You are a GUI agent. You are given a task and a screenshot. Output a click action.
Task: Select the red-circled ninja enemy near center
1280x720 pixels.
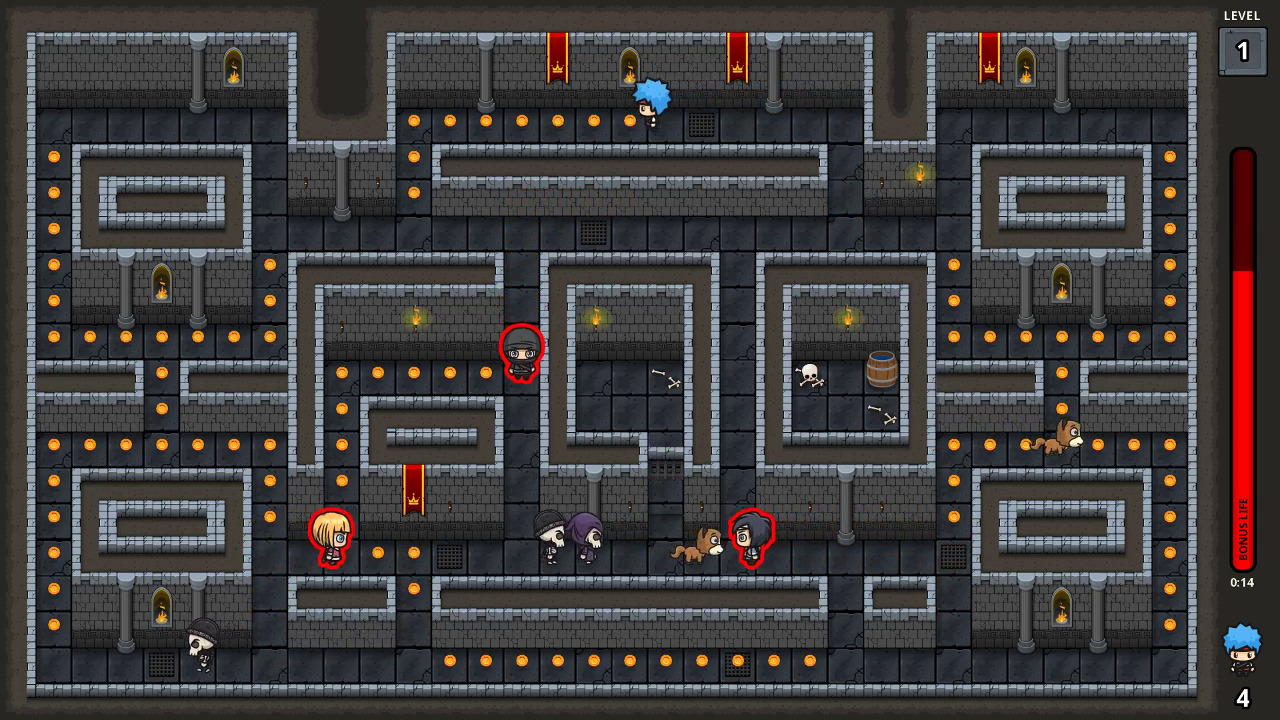(522, 350)
